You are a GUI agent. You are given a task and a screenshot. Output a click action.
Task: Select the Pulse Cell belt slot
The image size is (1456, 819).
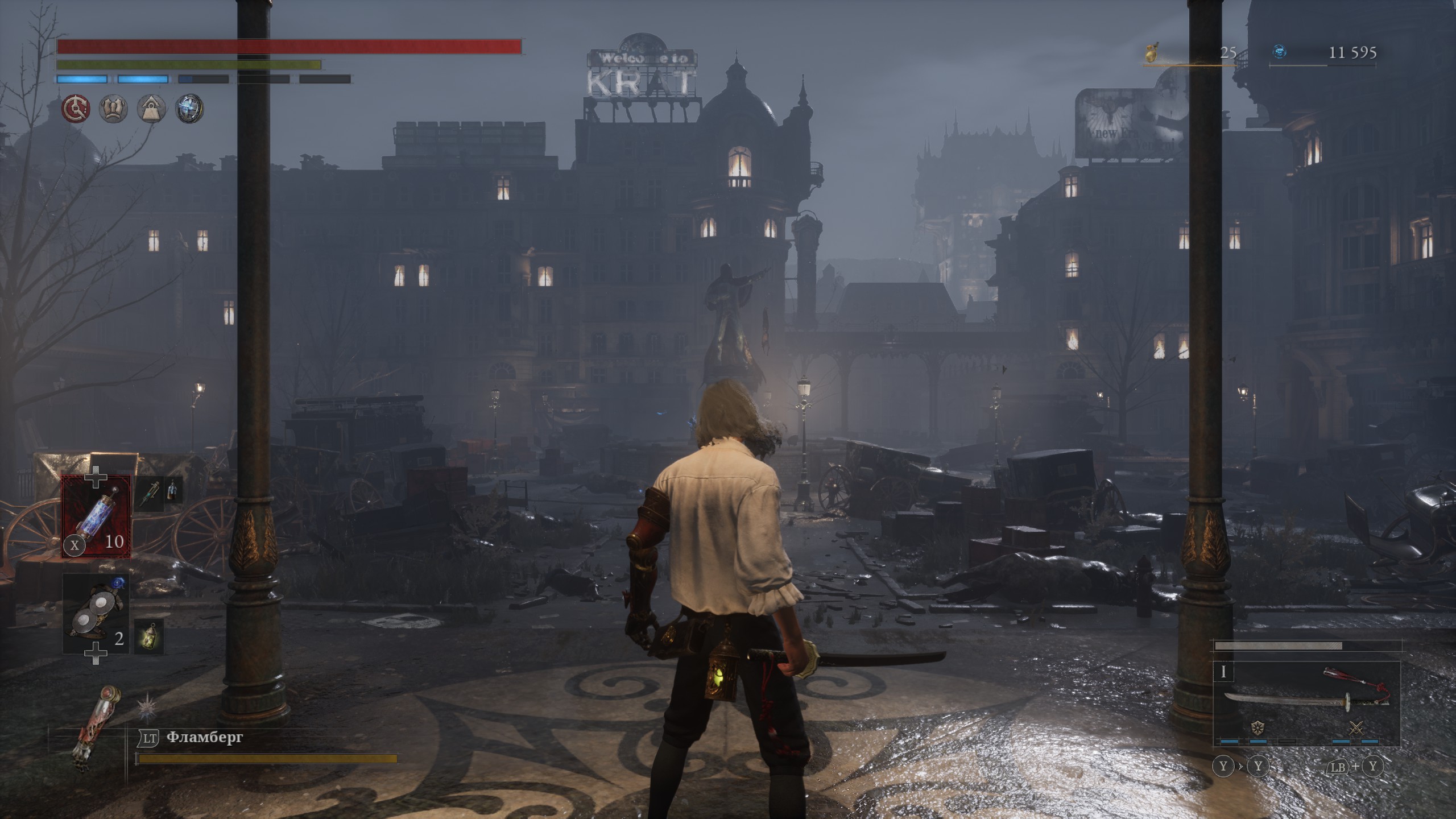(x=96, y=516)
